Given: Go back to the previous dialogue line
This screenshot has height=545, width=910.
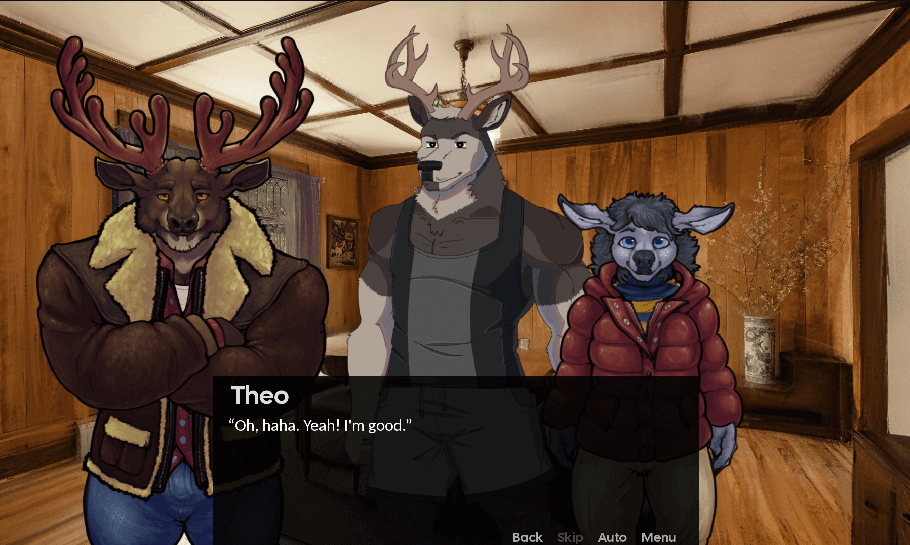Looking at the screenshot, I should point(527,538).
